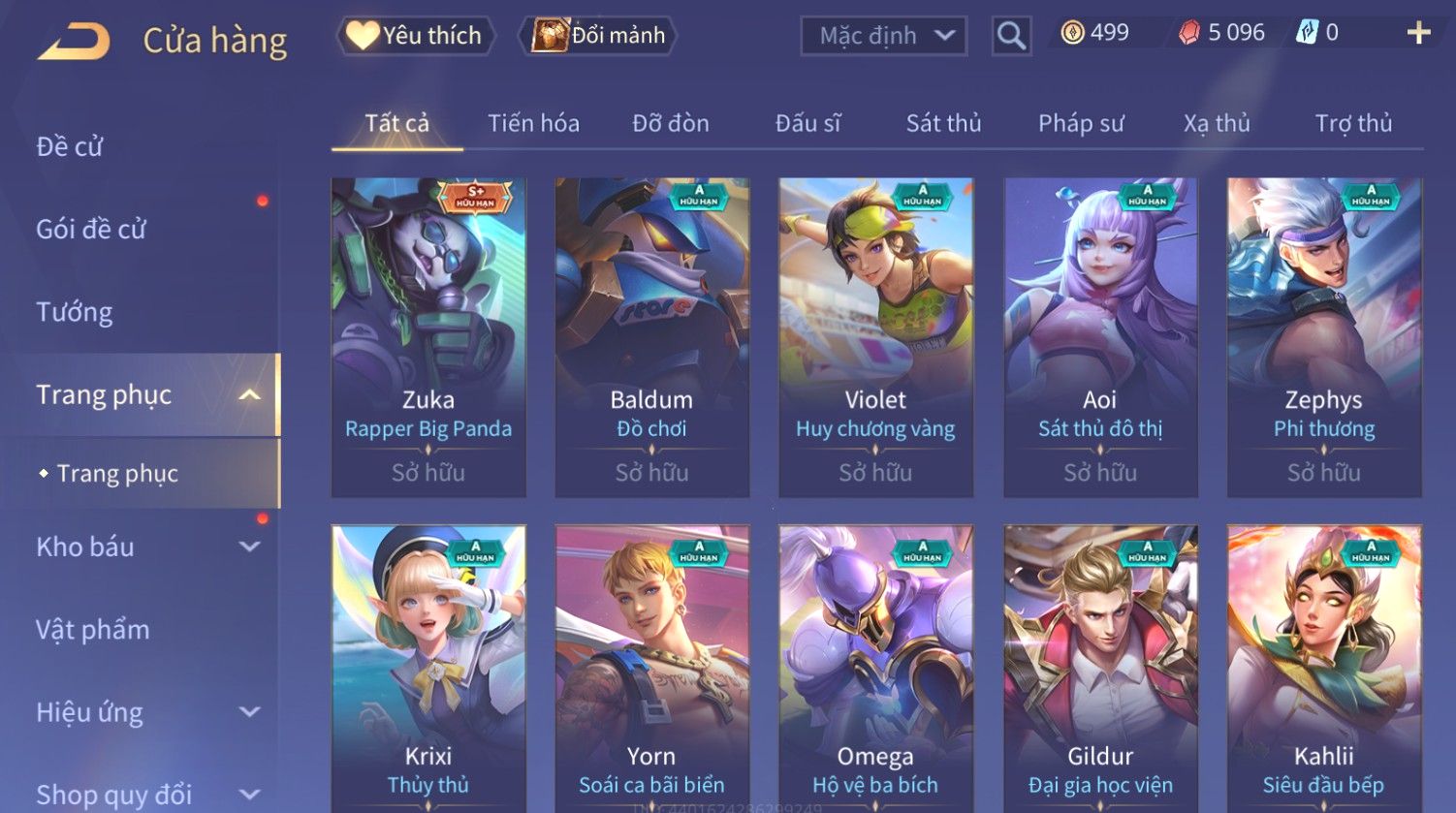Choose the Violet Huy chương vàng skin
1456x813 pixels.
point(875,336)
